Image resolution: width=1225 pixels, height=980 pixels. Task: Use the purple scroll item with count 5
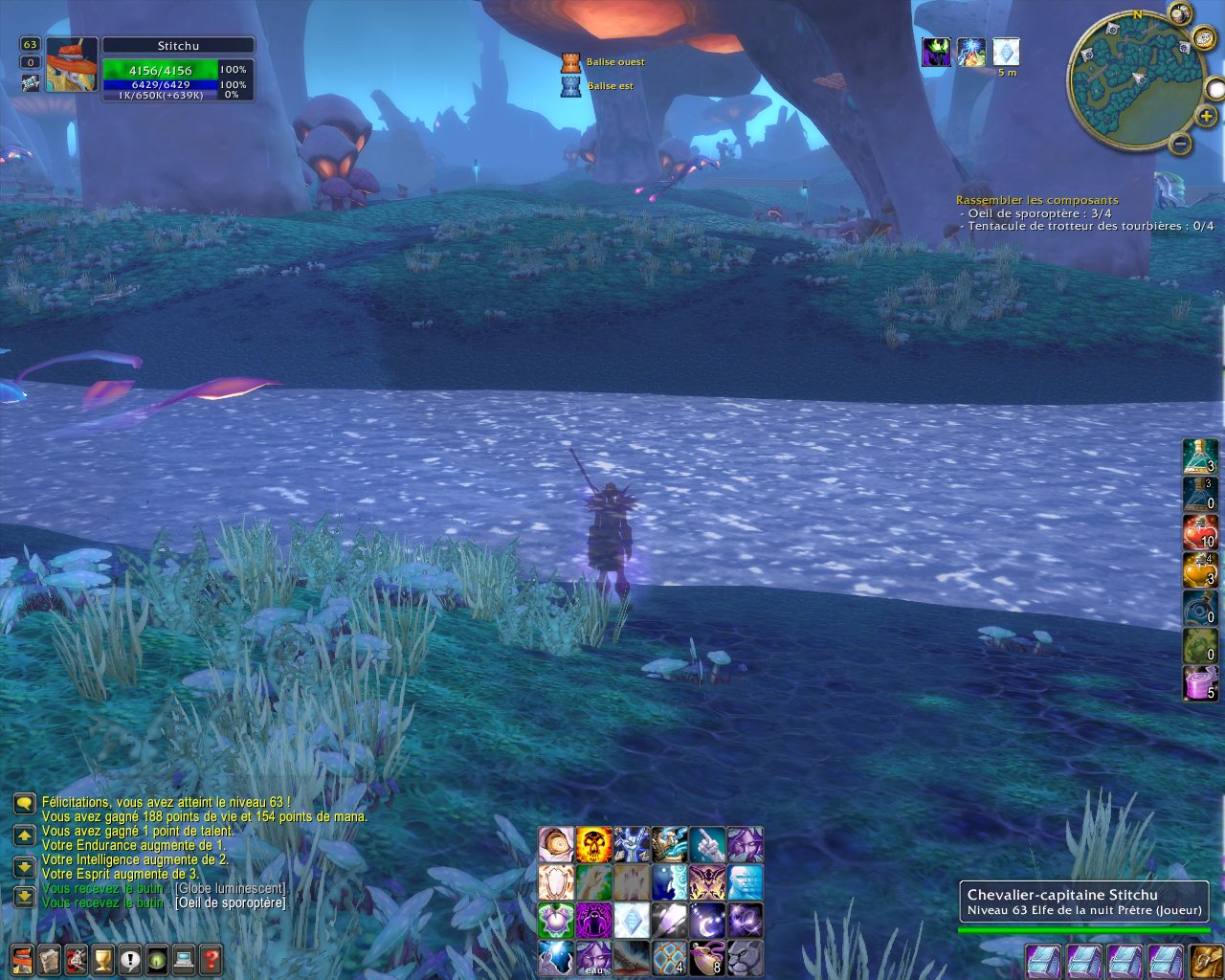1199,683
